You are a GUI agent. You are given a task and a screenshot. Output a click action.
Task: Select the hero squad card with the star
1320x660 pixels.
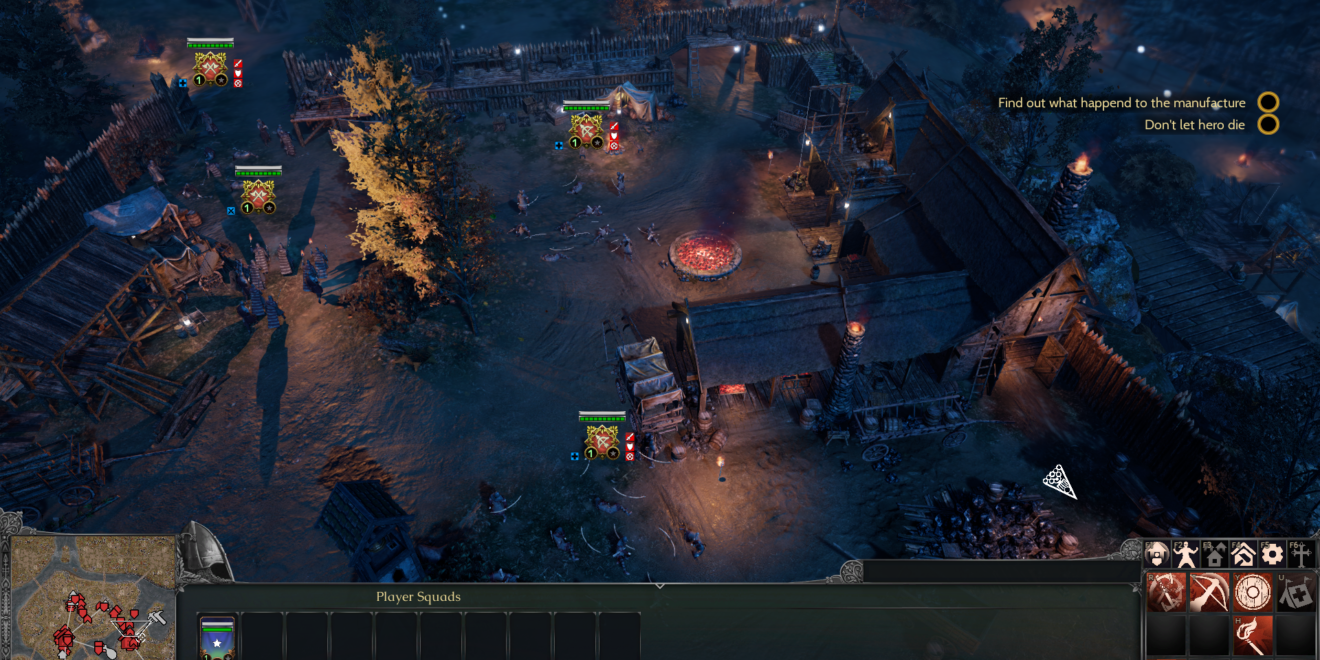(x=218, y=637)
